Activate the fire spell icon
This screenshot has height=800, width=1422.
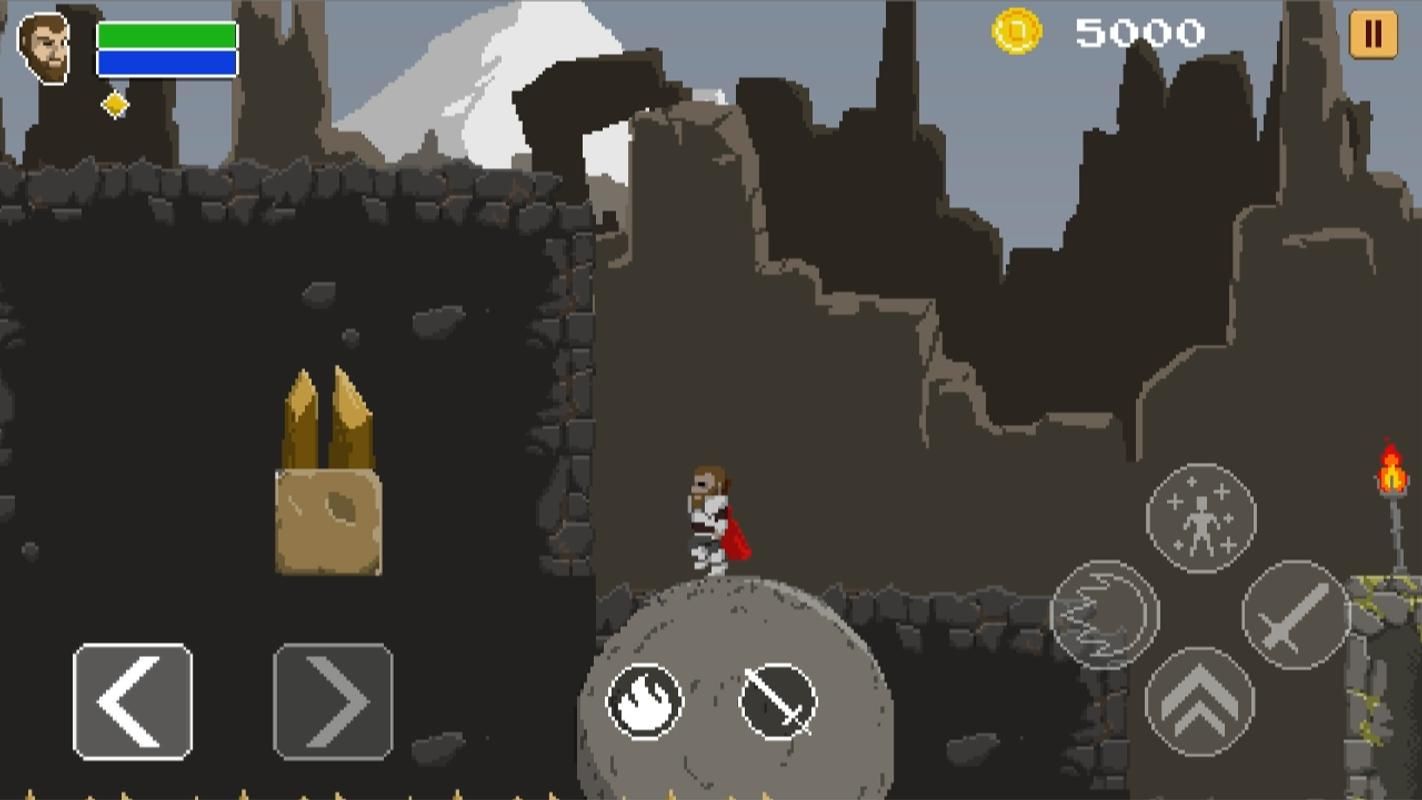pyautogui.click(x=645, y=702)
